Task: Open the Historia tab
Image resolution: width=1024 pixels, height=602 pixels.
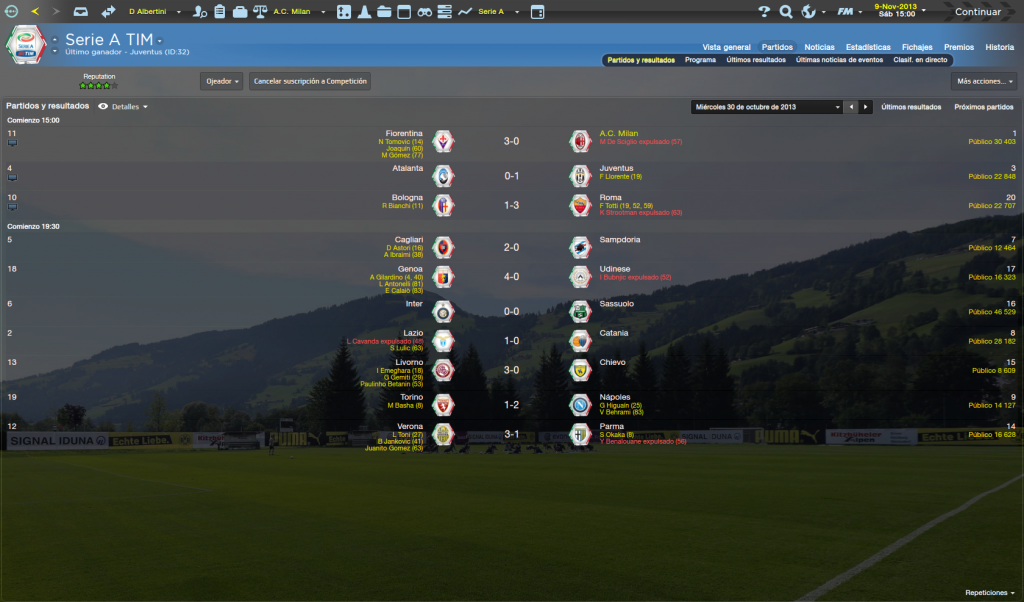Action: [x=999, y=47]
